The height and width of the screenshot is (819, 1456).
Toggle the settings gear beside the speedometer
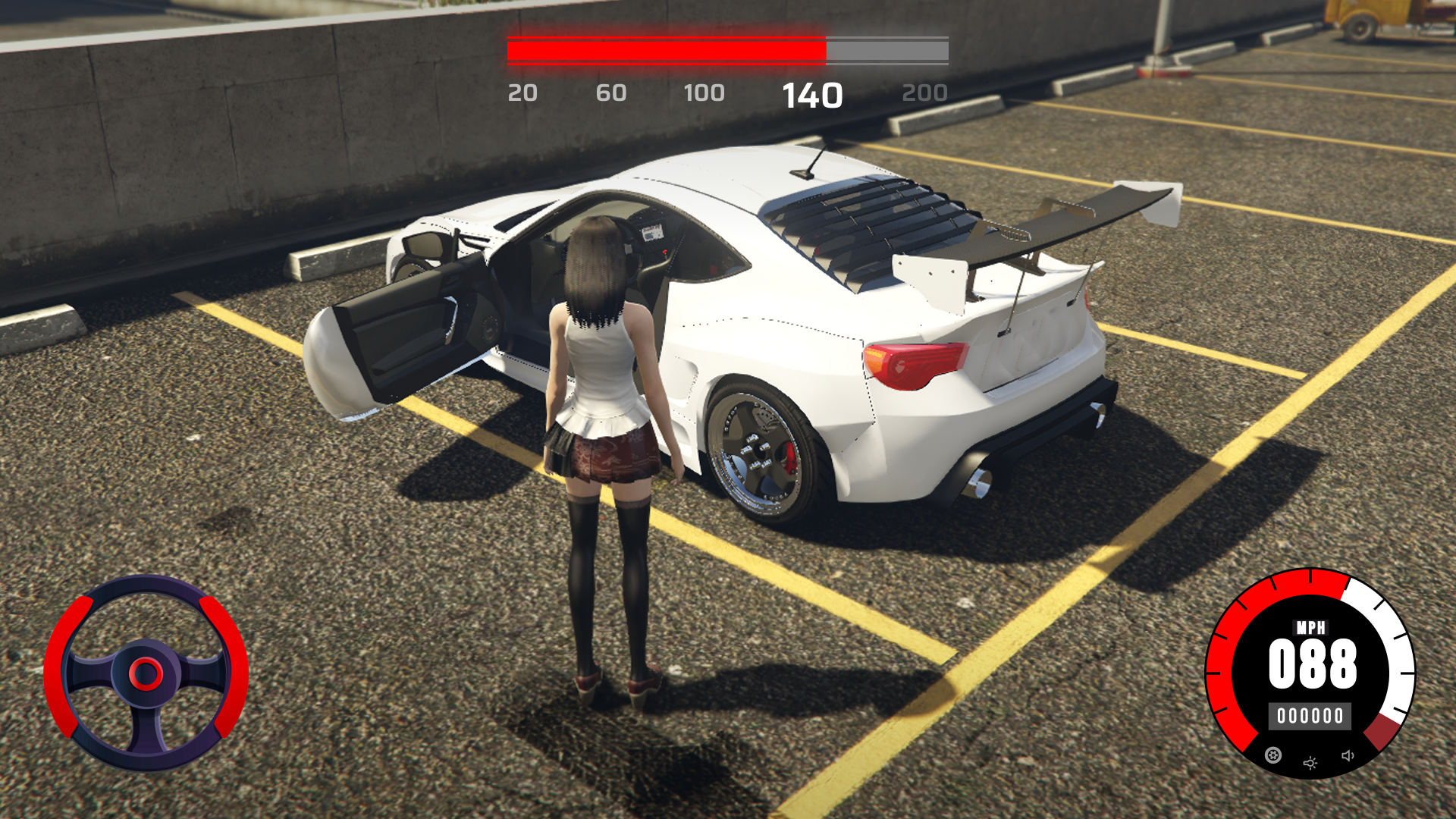[x=1274, y=755]
